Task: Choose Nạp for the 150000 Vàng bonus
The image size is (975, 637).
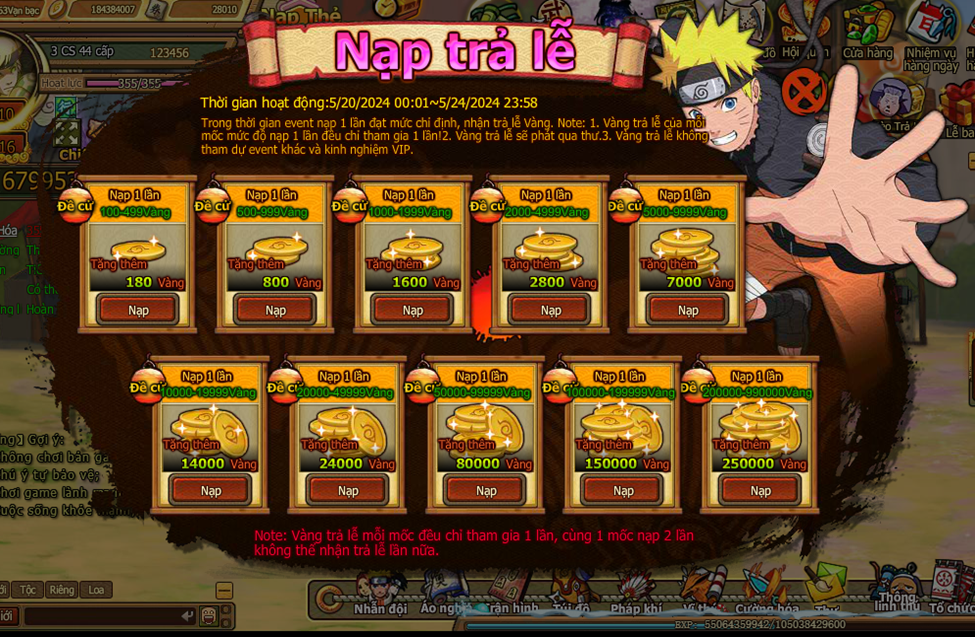Action: [623, 490]
